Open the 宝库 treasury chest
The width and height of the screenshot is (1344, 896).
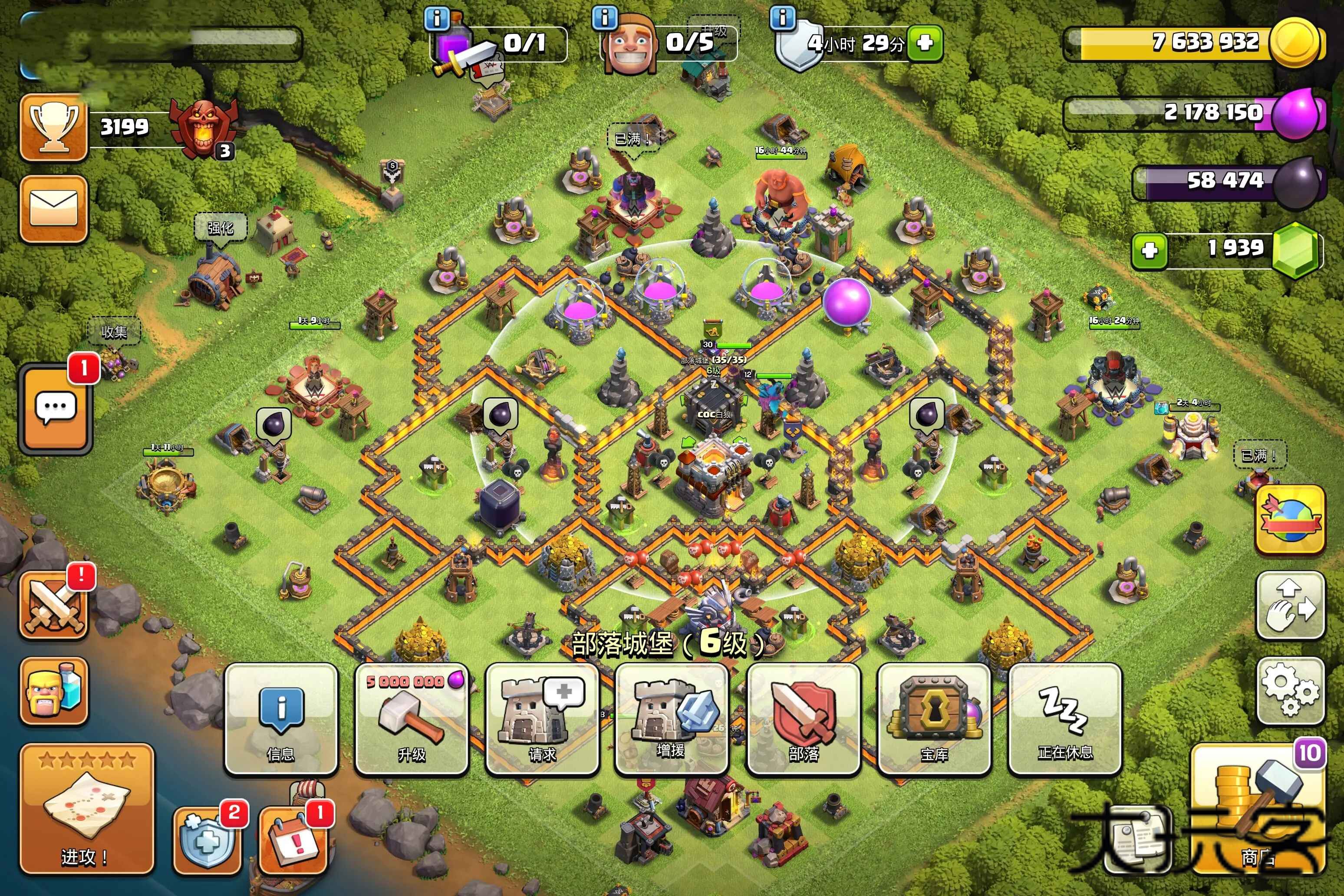(x=934, y=719)
